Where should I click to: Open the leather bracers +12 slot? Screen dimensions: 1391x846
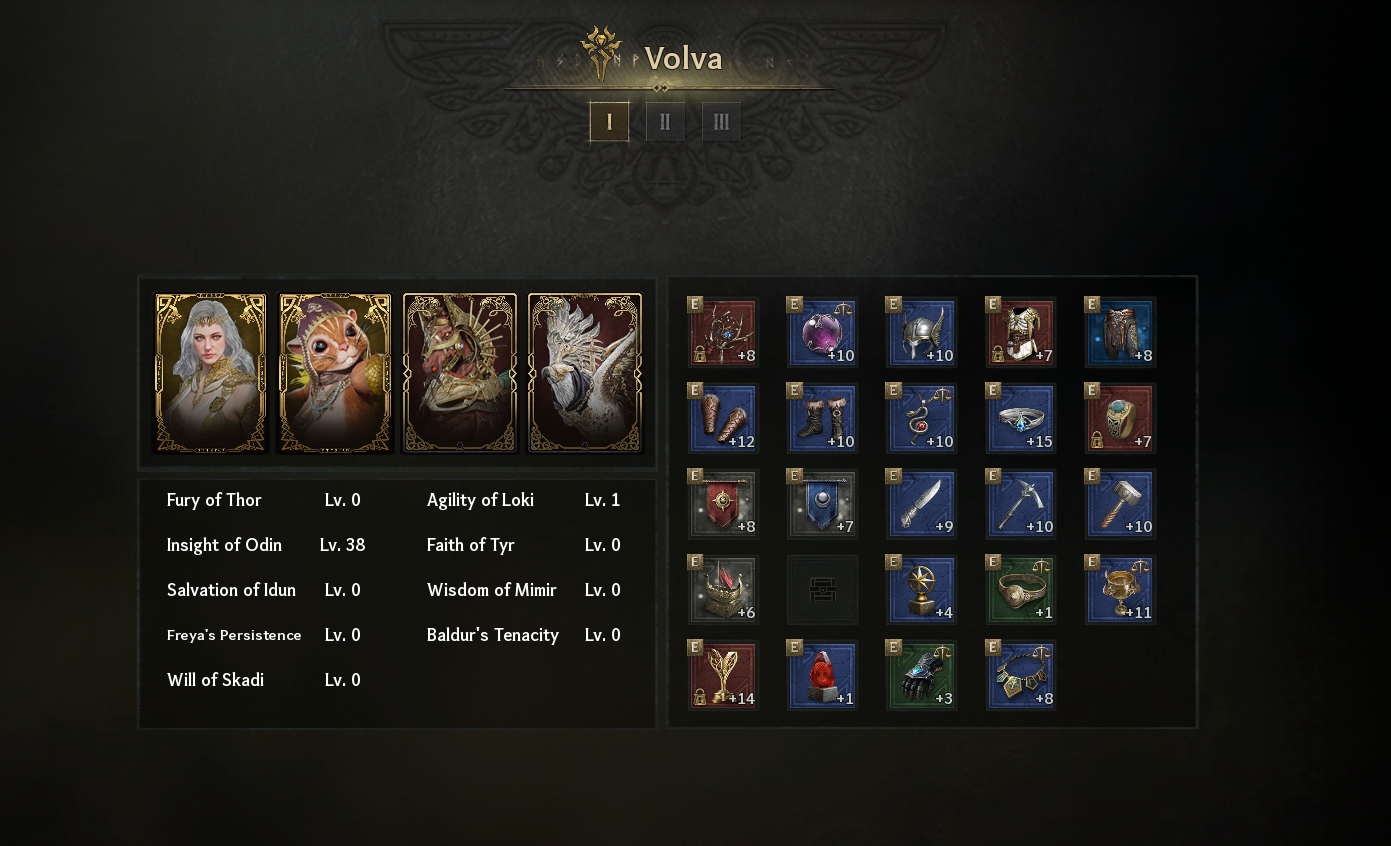point(723,418)
